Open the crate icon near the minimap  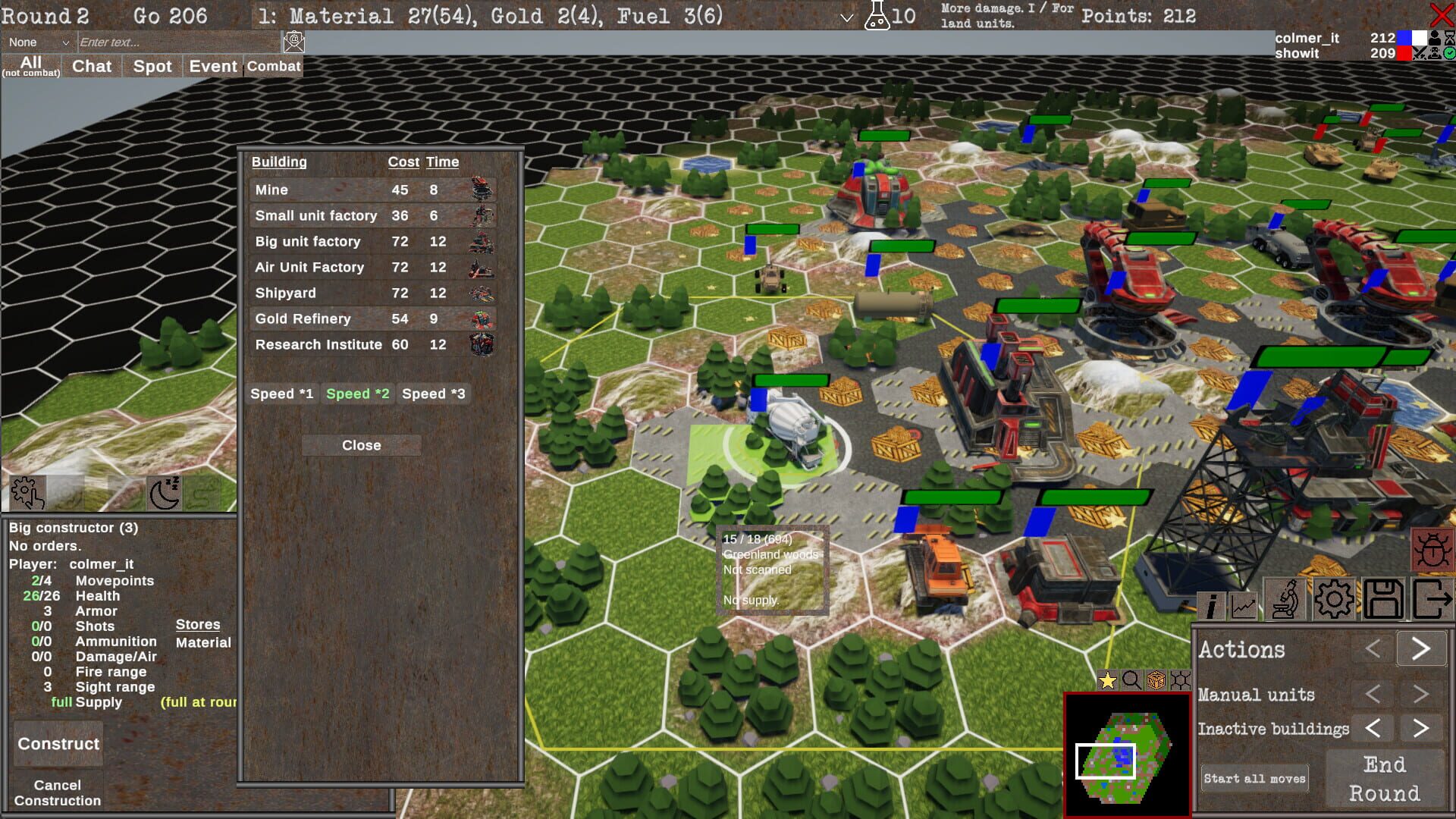point(1156,681)
